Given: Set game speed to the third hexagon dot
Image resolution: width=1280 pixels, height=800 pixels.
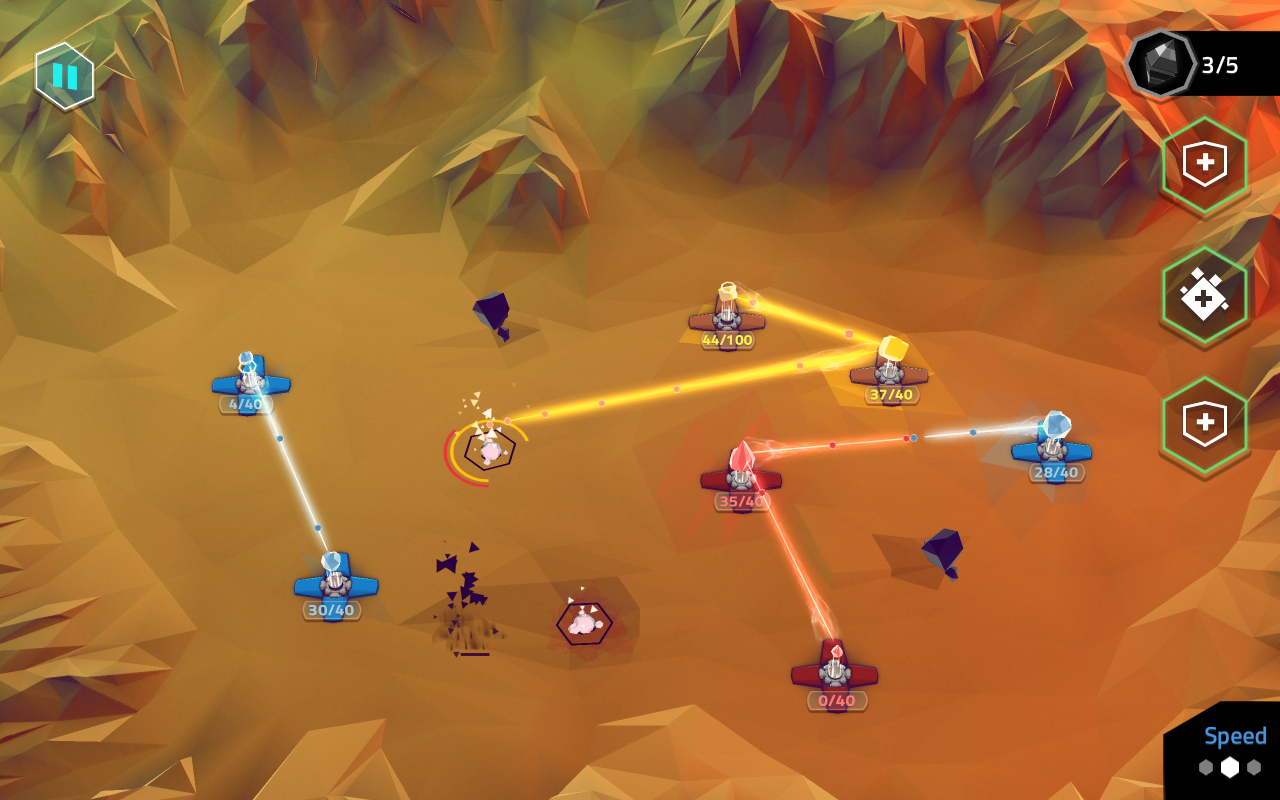Looking at the screenshot, I should point(1254,767).
